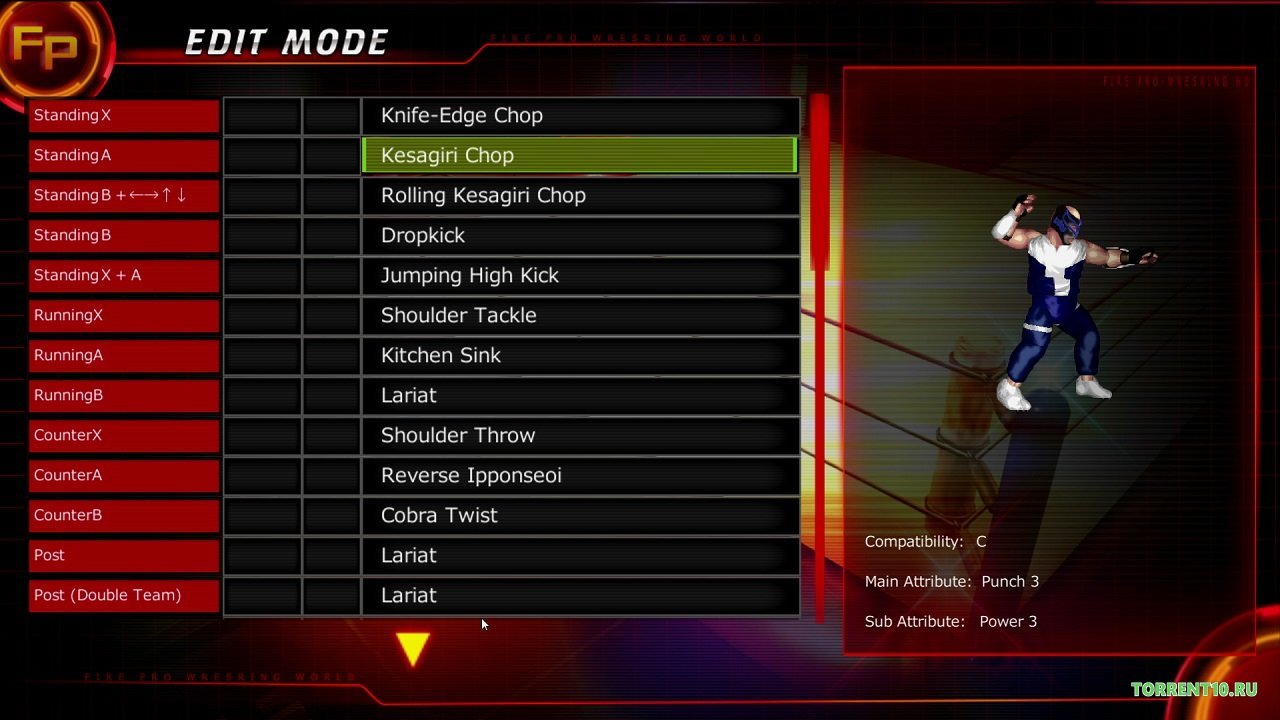Select the Shoulder Tackle move
Image resolution: width=1280 pixels, height=720 pixels.
(580, 315)
